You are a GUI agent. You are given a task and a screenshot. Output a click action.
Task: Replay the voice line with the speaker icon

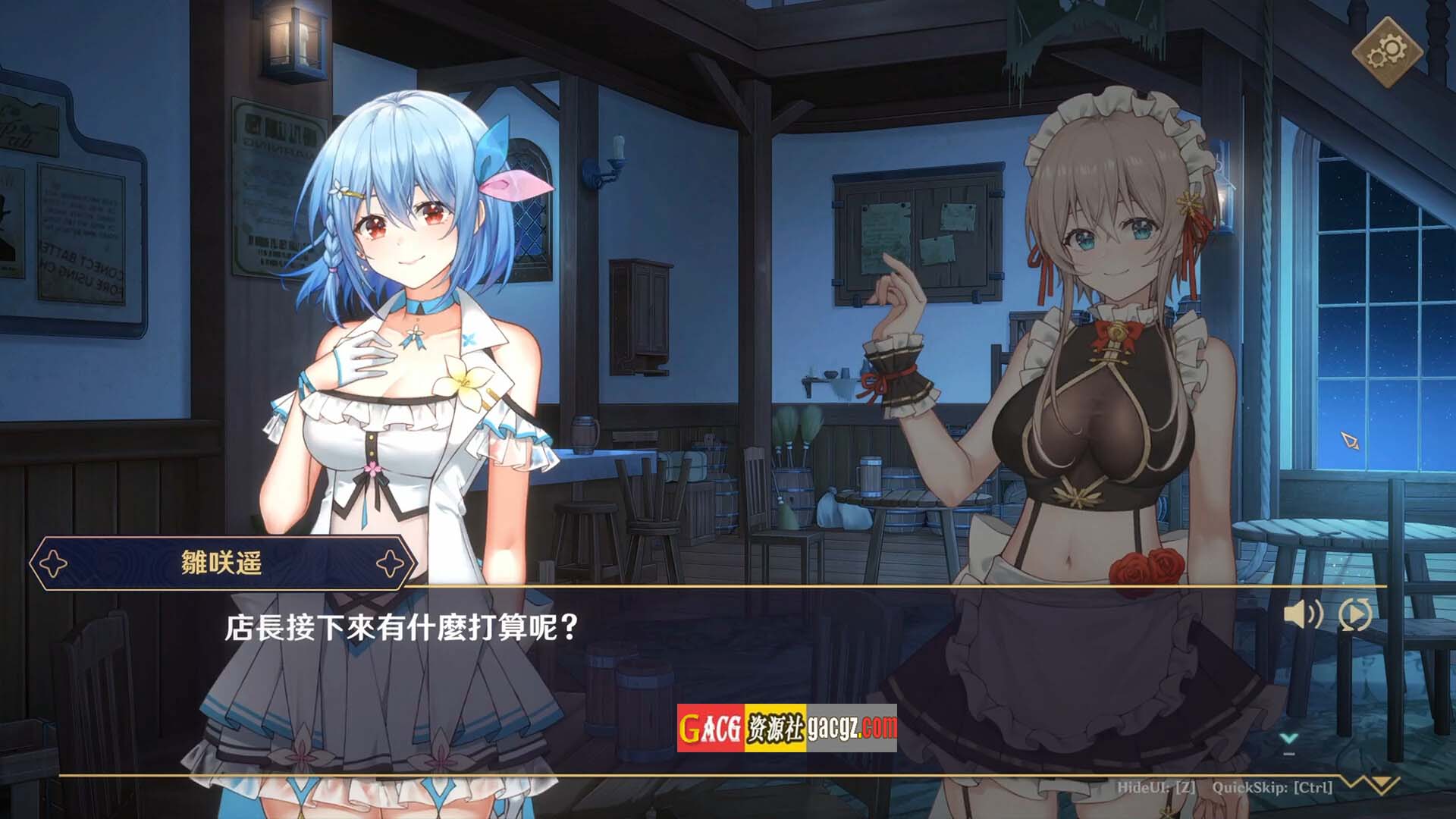coord(1303,614)
